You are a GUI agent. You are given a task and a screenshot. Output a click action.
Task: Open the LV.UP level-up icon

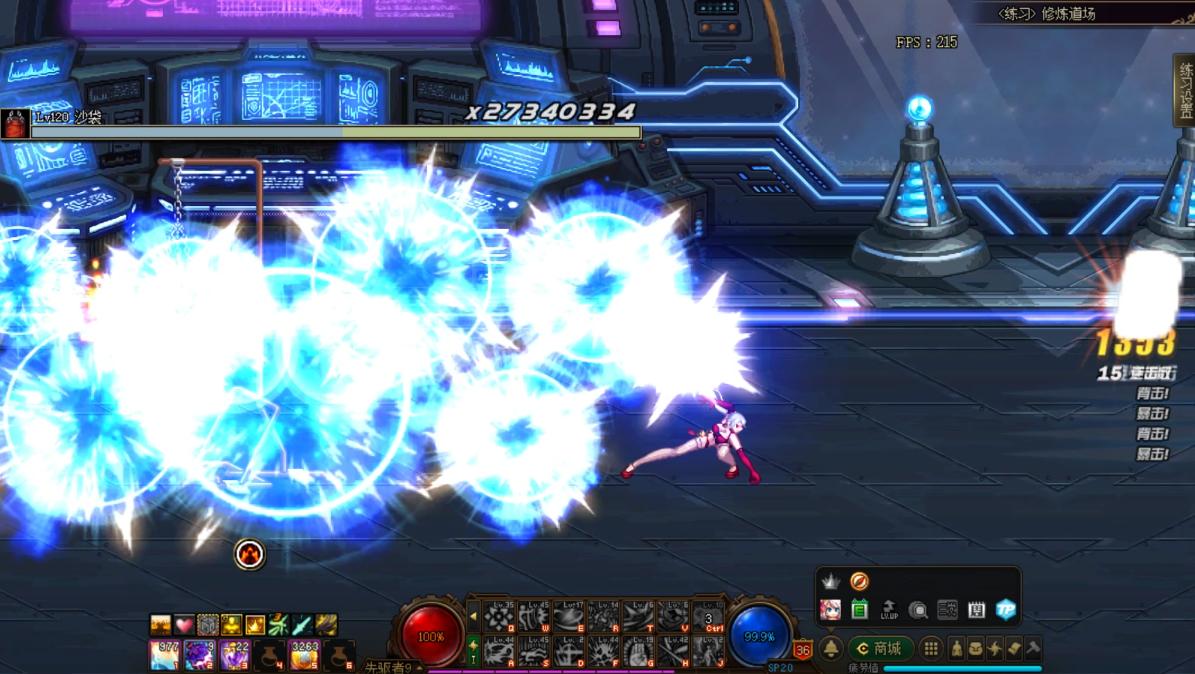[888, 609]
